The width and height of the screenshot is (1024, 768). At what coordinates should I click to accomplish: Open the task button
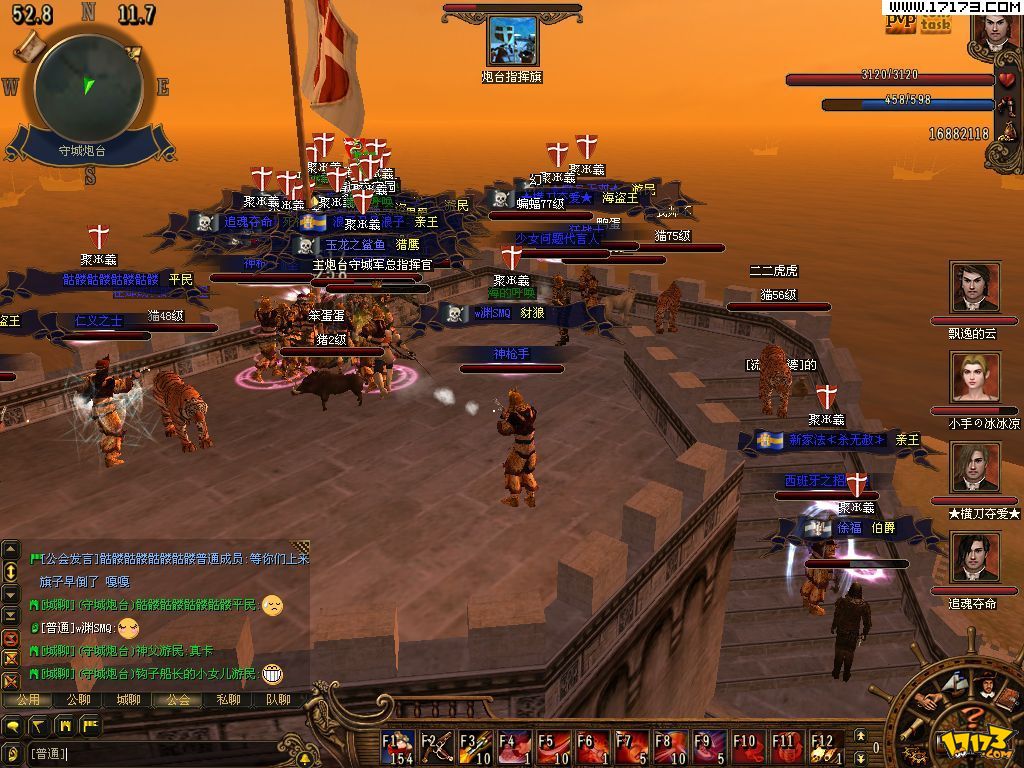tap(935, 24)
